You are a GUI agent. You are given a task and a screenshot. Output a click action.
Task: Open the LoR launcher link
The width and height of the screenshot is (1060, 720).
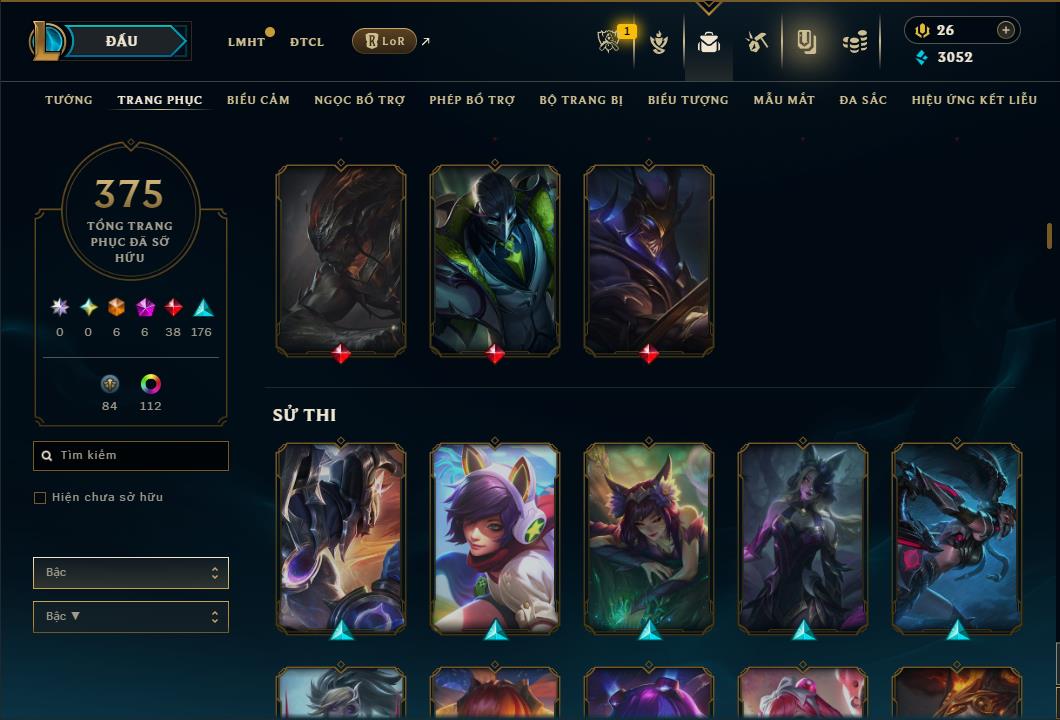tap(385, 41)
